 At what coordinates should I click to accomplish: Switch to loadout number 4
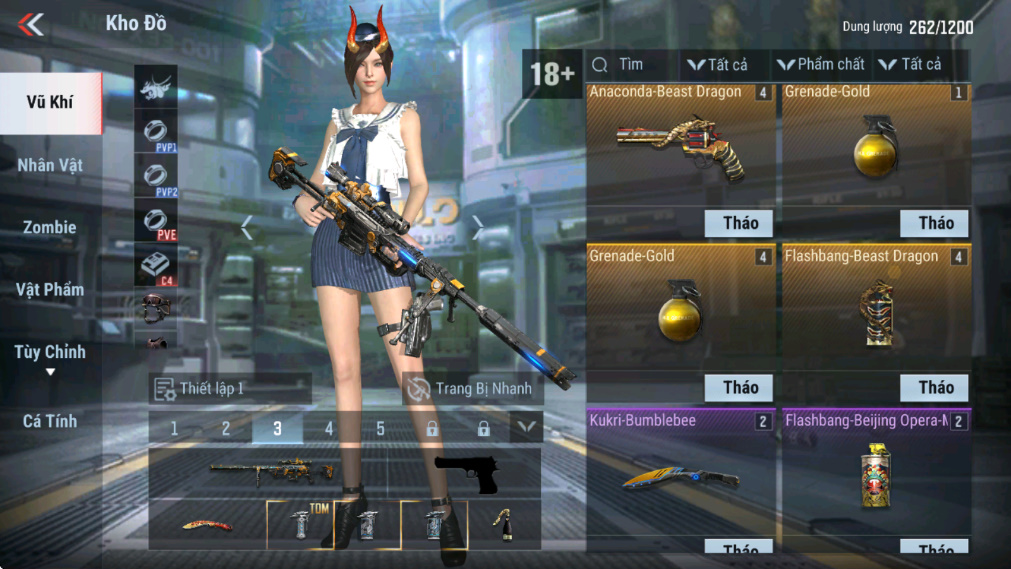pyautogui.click(x=328, y=429)
